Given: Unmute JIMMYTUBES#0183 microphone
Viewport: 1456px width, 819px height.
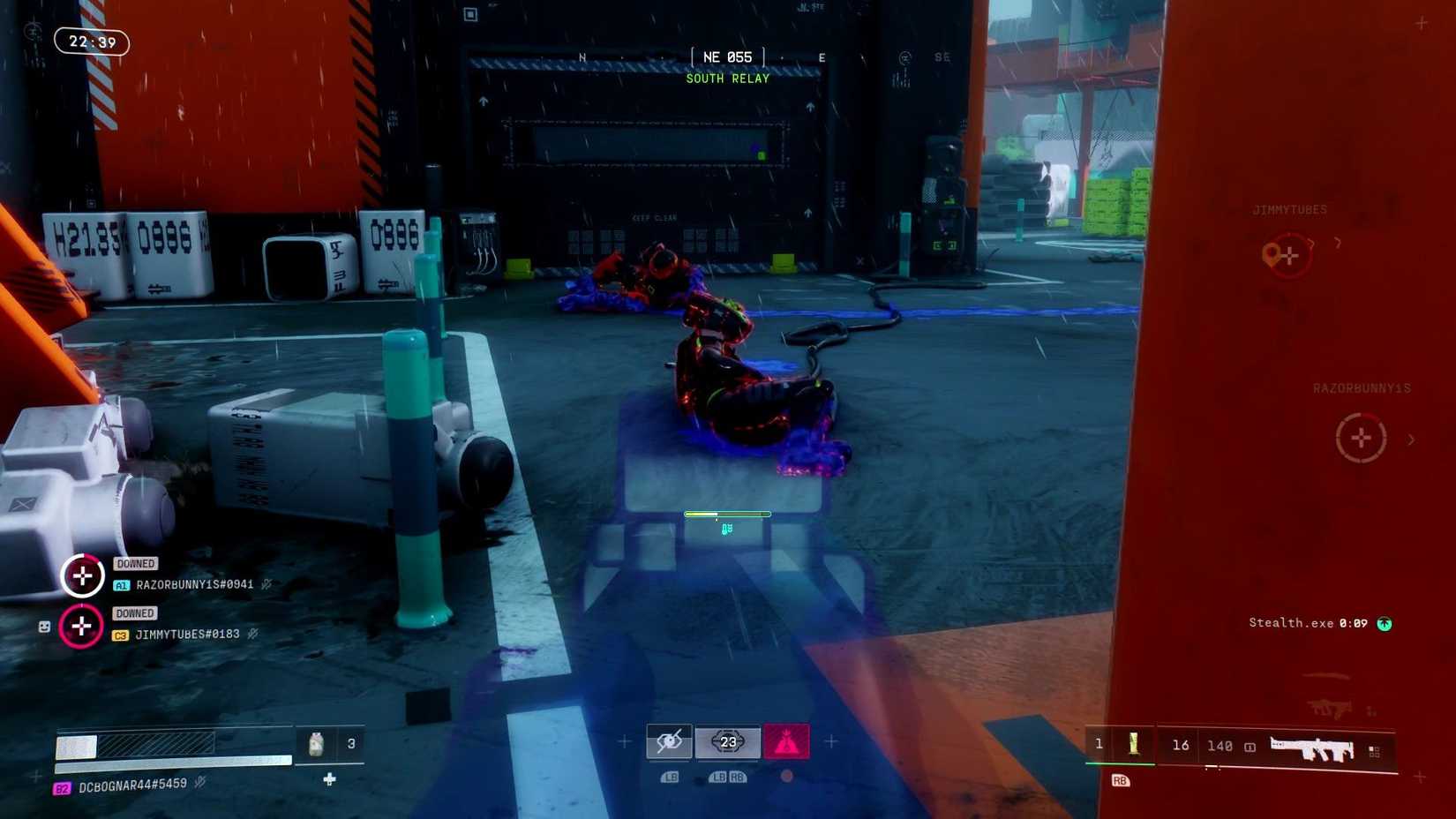Looking at the screenshot, I should 253,634.
